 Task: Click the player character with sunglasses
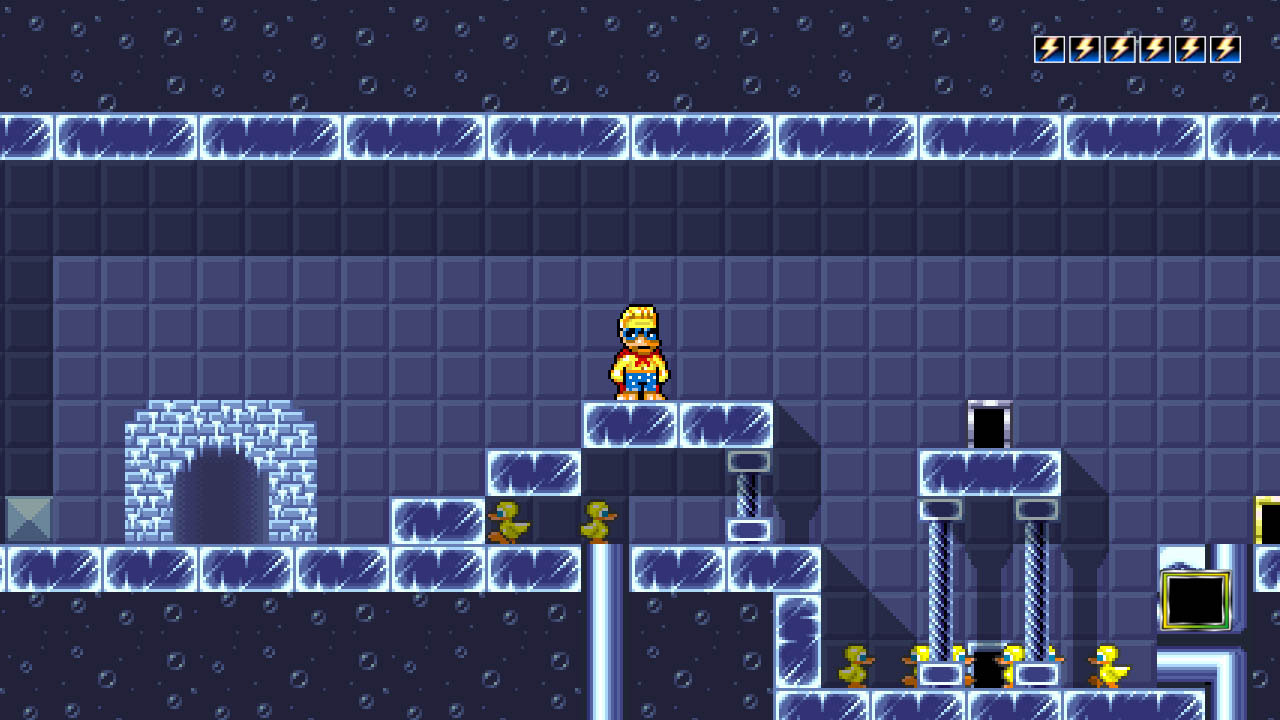640,355
